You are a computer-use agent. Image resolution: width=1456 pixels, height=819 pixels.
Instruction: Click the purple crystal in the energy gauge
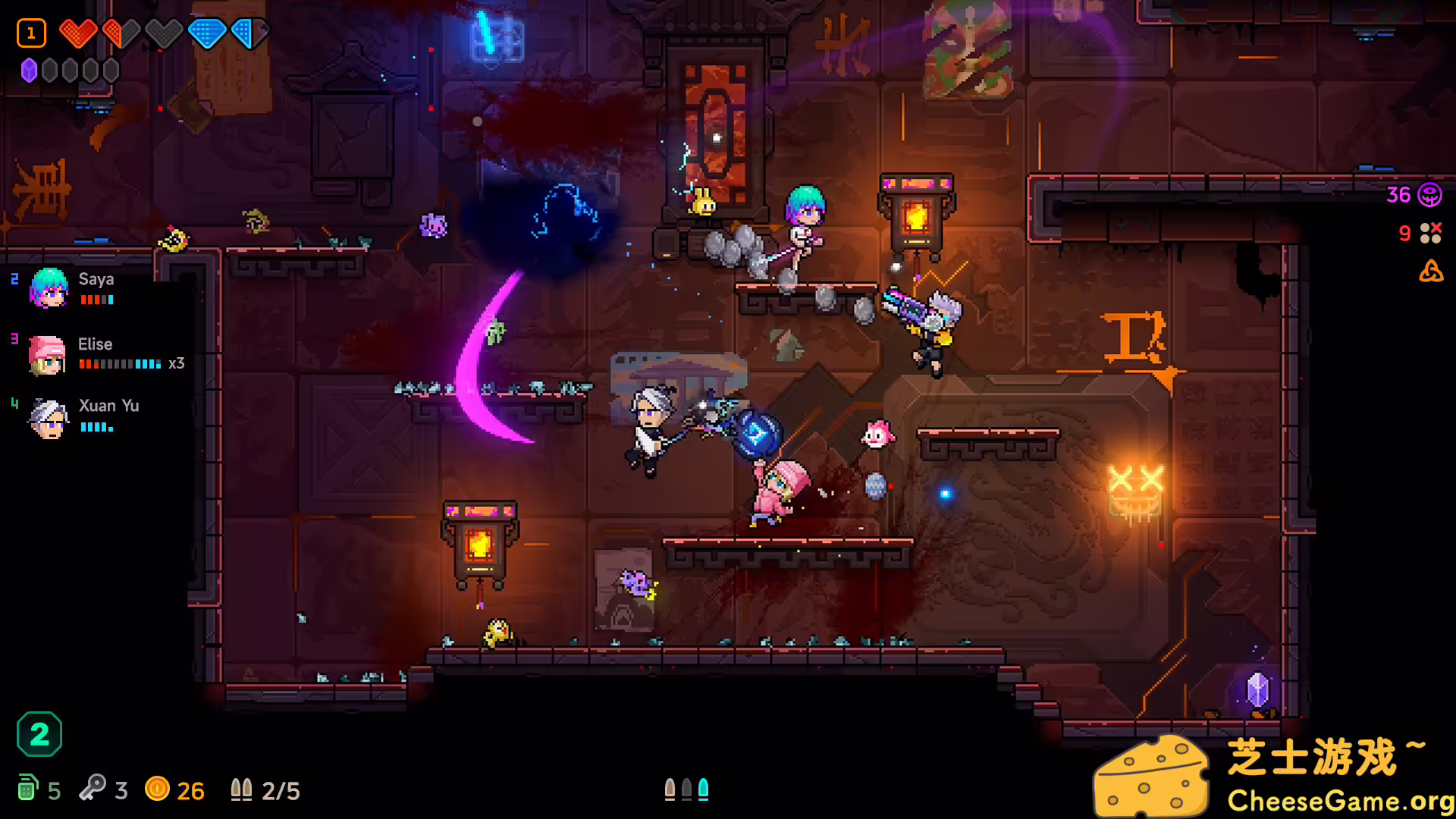point(28,70)
